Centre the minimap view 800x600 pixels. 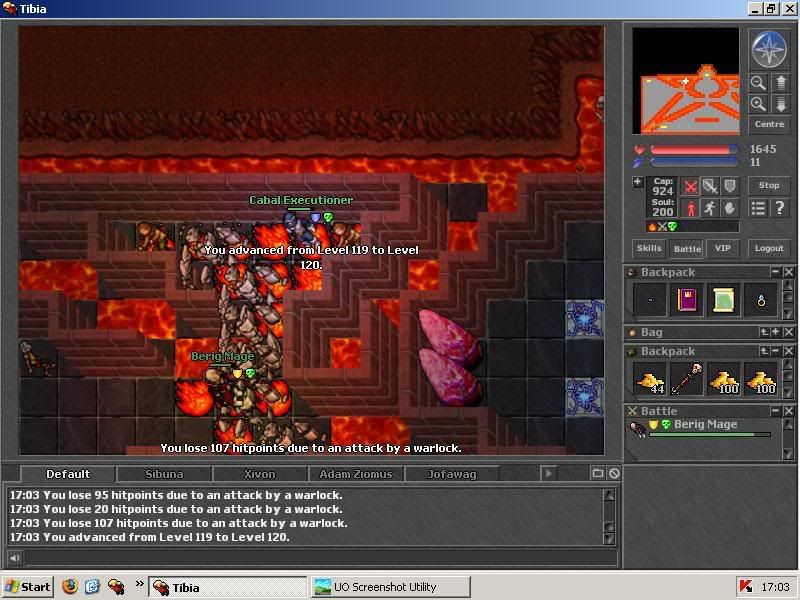point(769,125)
